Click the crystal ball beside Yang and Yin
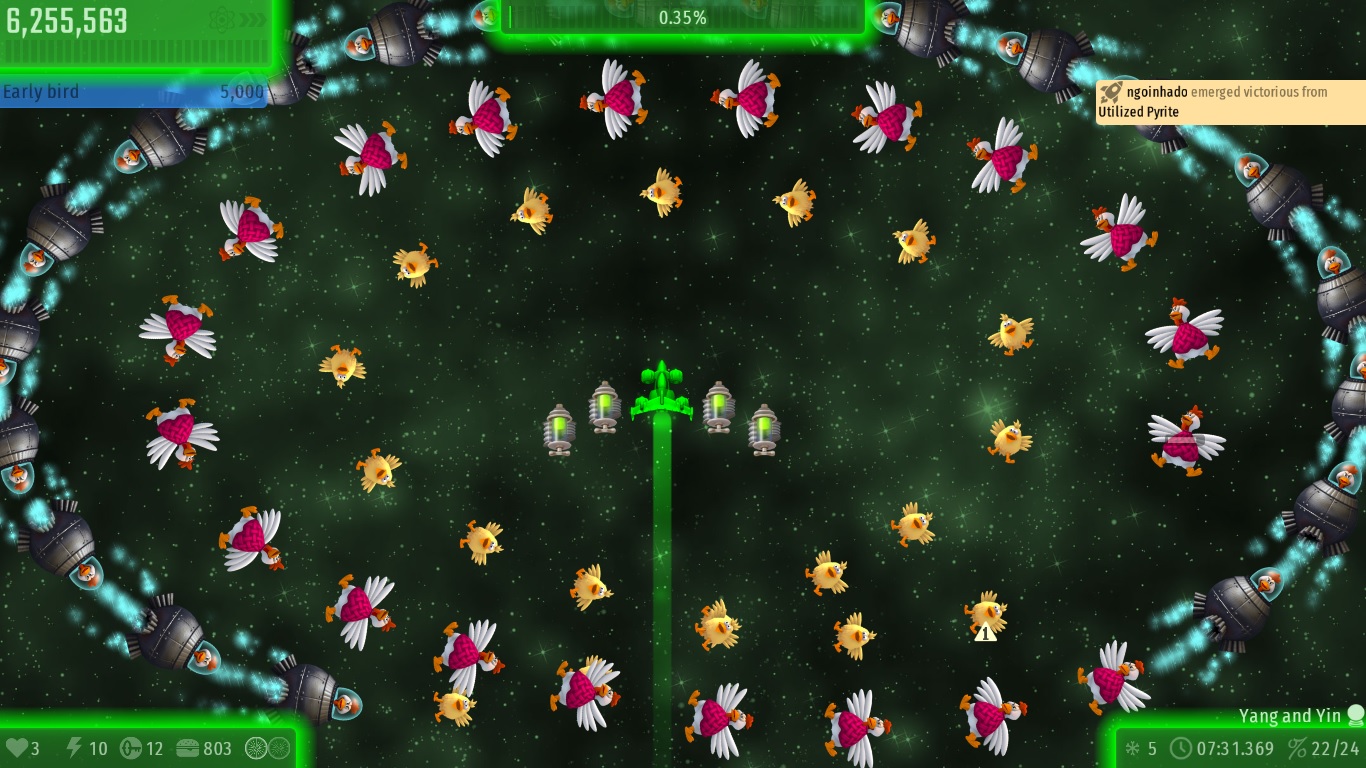Viewport: 1366px width, 768px height. click(x=1355, y=715)
